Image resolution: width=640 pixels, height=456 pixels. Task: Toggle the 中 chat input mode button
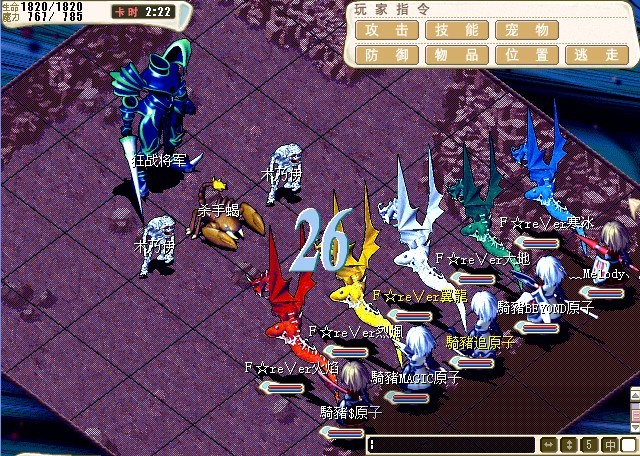[610, 444]
